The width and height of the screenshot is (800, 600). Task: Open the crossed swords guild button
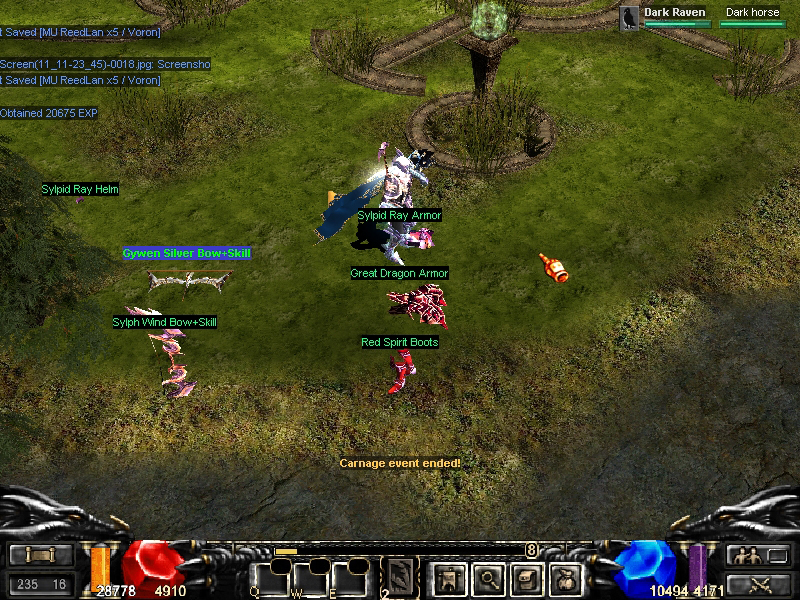pos(757,584)
